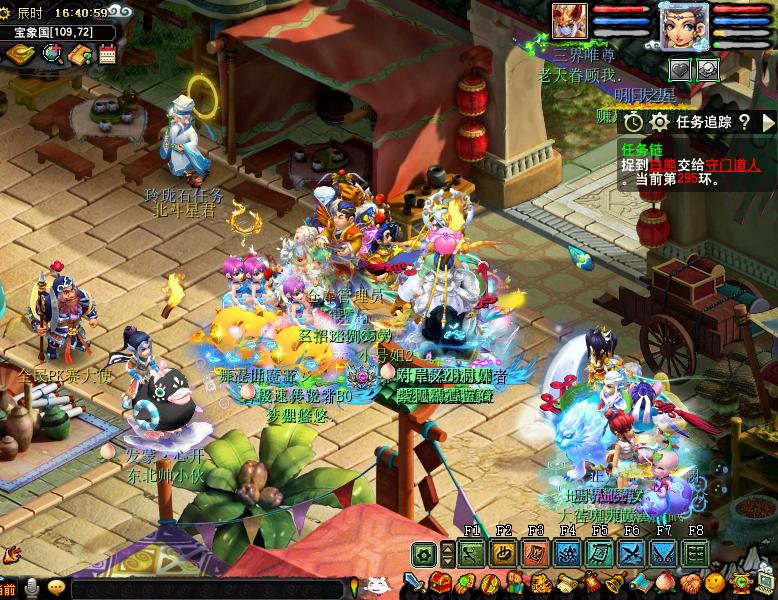This screenshot has width=778, height=600.
Task: Open the yellow smiley face emote menu
Action: 714,584
